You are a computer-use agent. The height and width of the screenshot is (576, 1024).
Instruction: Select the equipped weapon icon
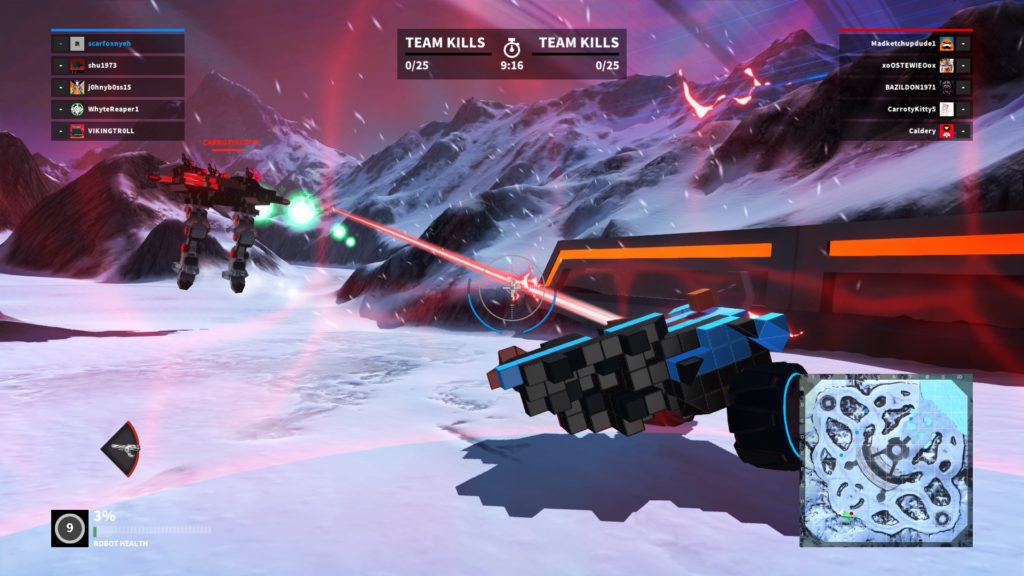click(x=121, y=449)
